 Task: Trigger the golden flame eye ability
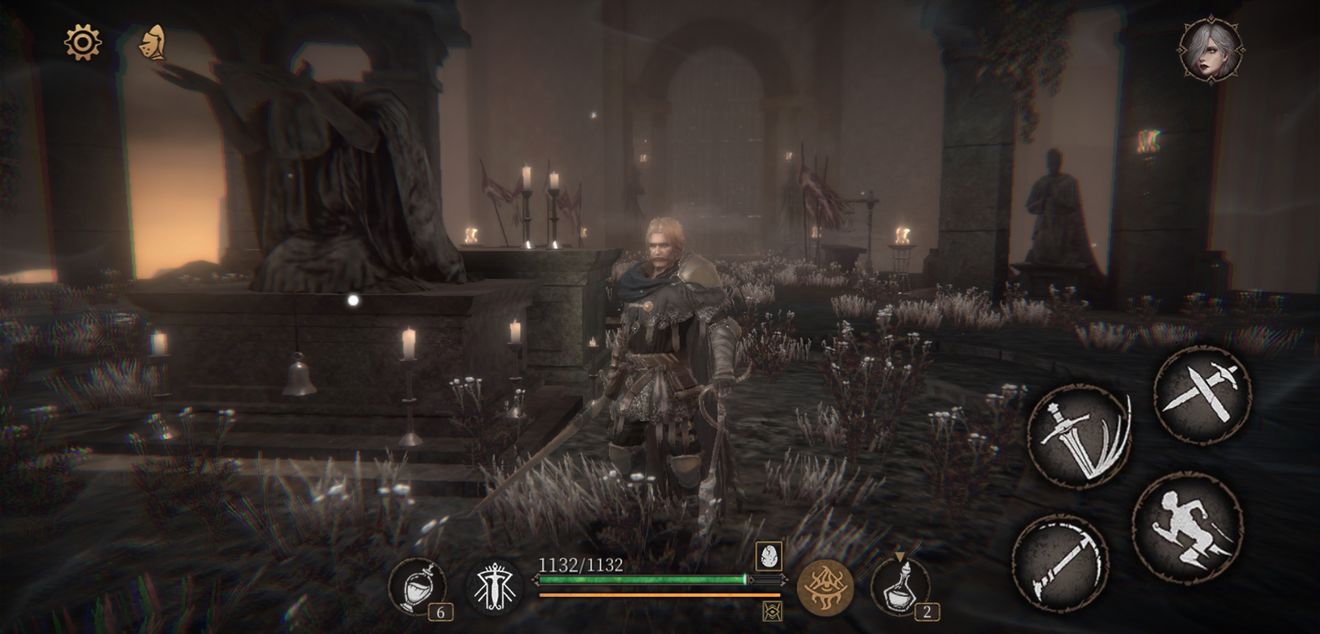pos(826,587)
